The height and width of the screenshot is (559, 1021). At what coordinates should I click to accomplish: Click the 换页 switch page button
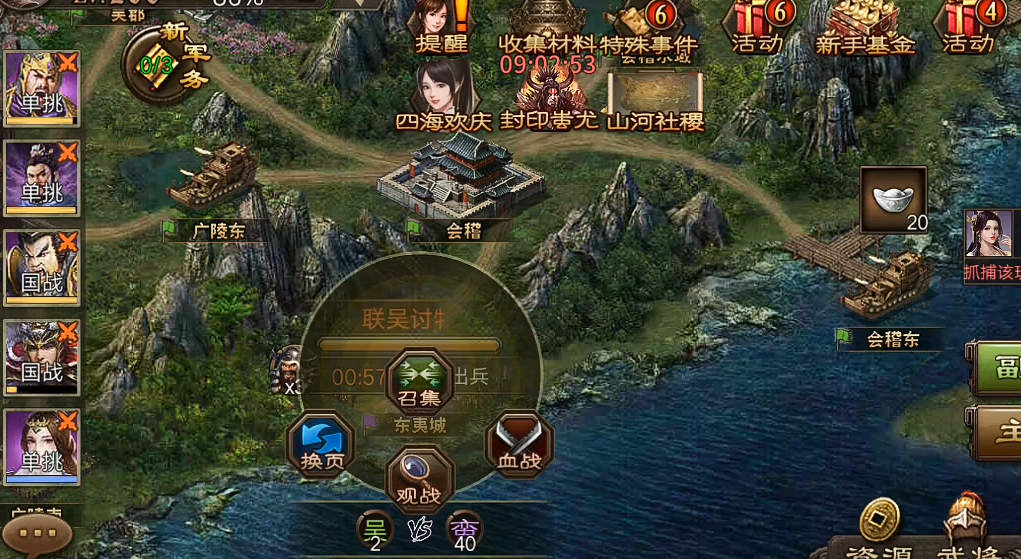[321, 445]
